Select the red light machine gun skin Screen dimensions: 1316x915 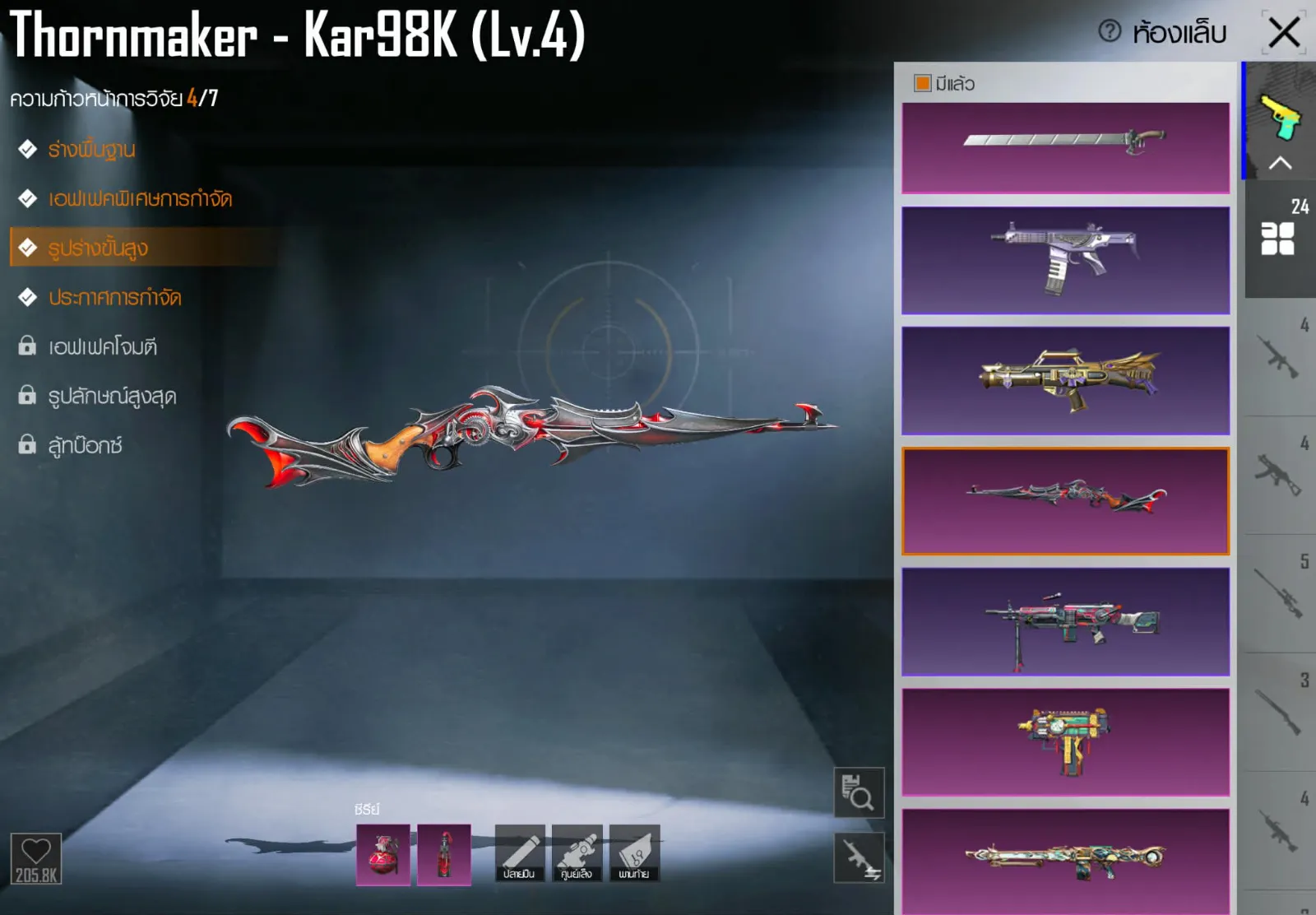tap(1065, 621)
